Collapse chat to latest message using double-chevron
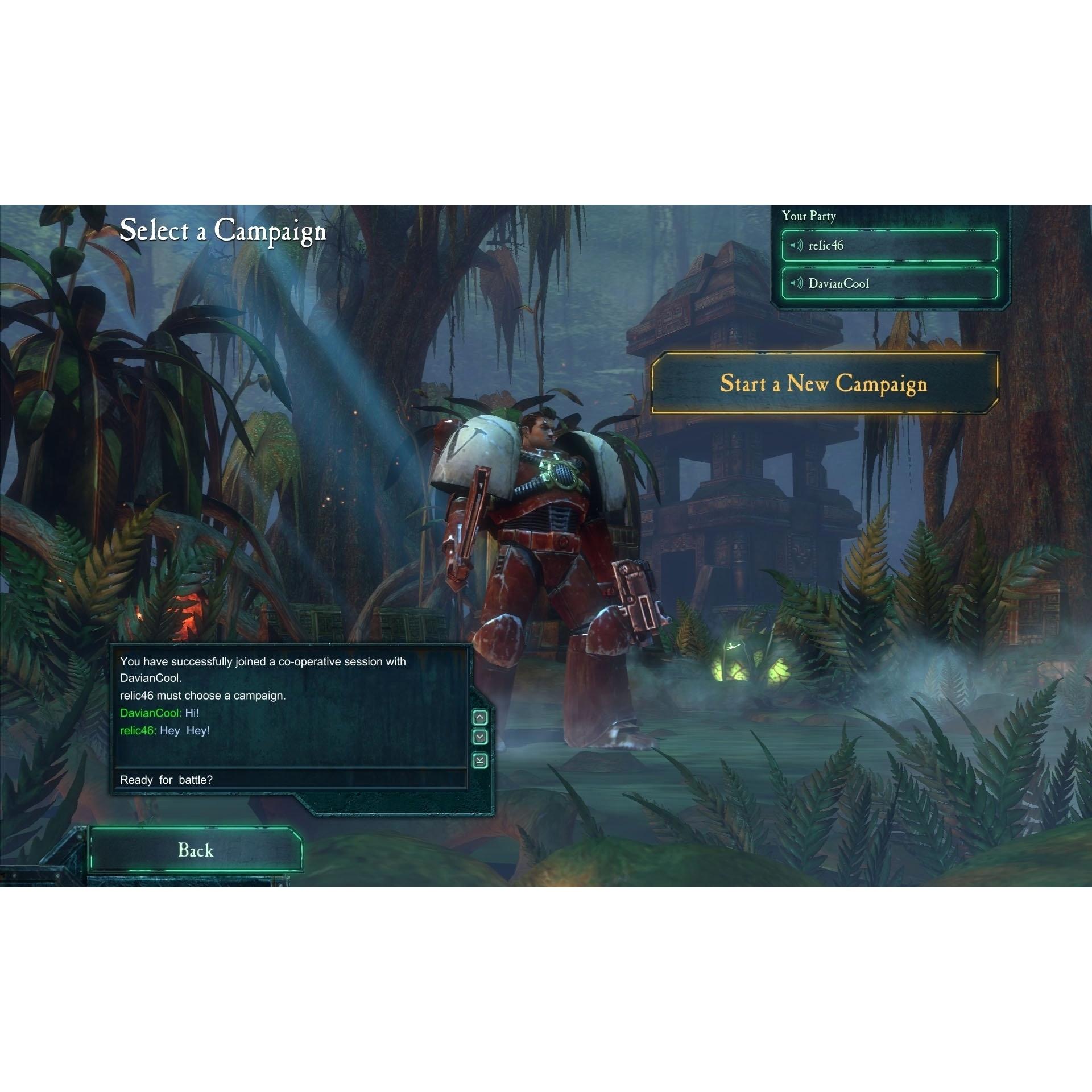 (x=479, y=759)
